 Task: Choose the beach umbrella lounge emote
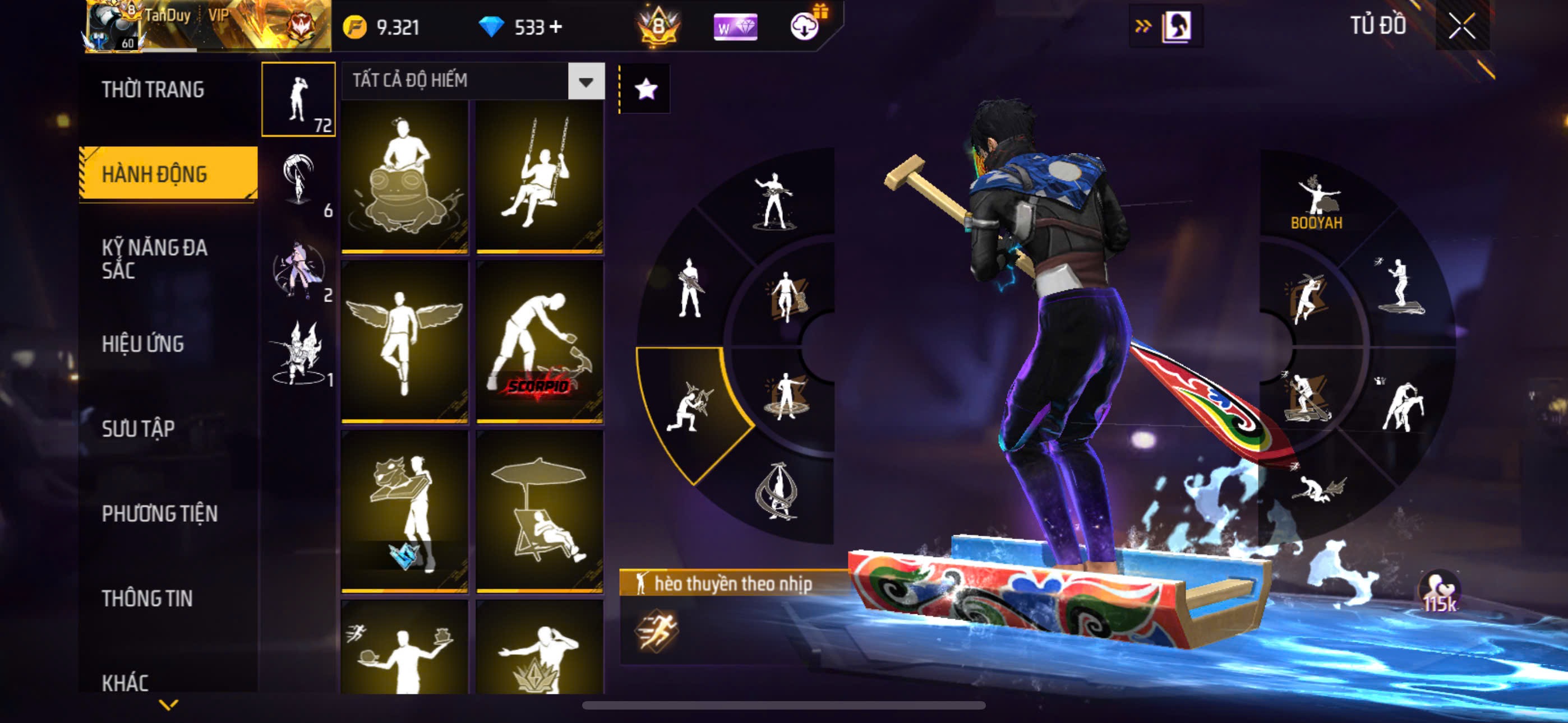(539, 511)
